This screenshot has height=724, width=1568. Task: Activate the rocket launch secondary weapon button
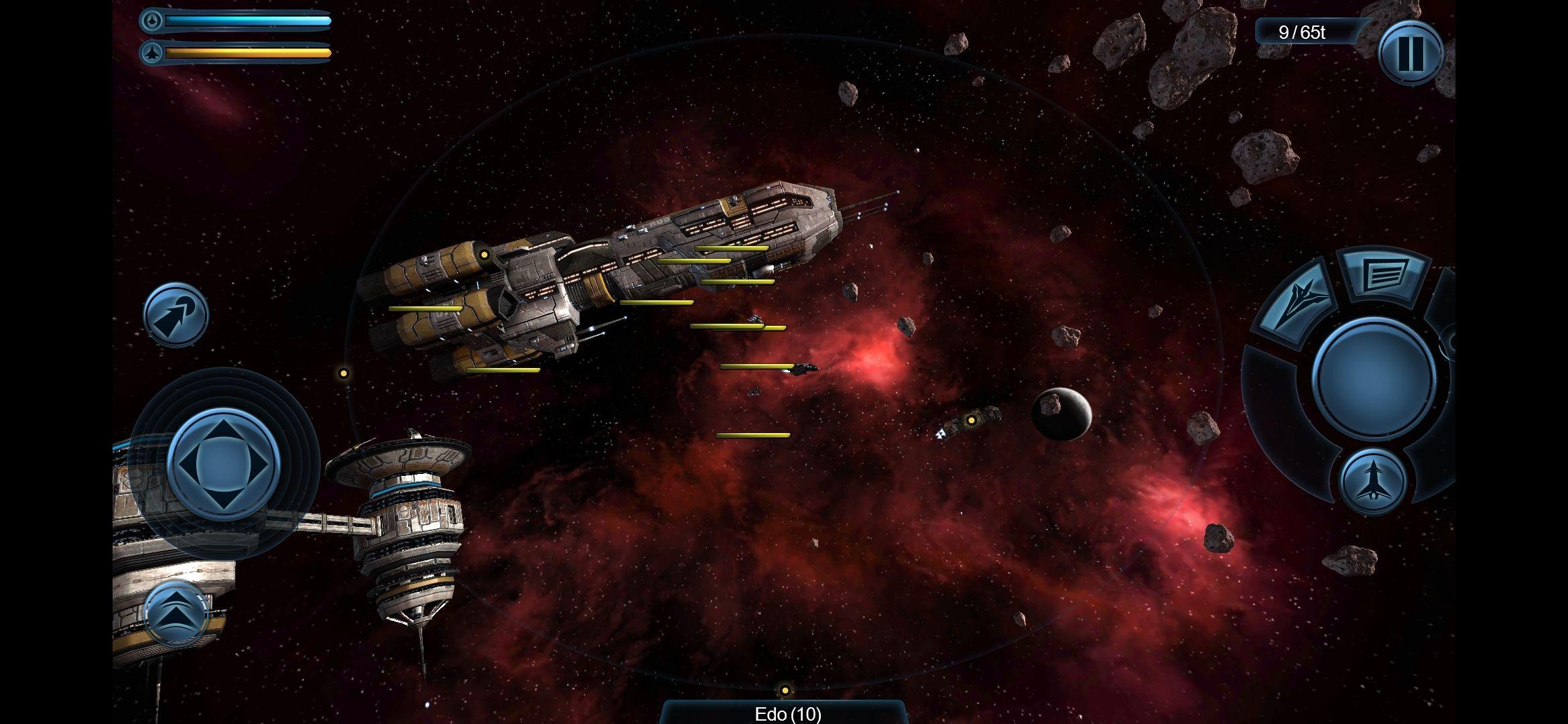[1372, 481]
